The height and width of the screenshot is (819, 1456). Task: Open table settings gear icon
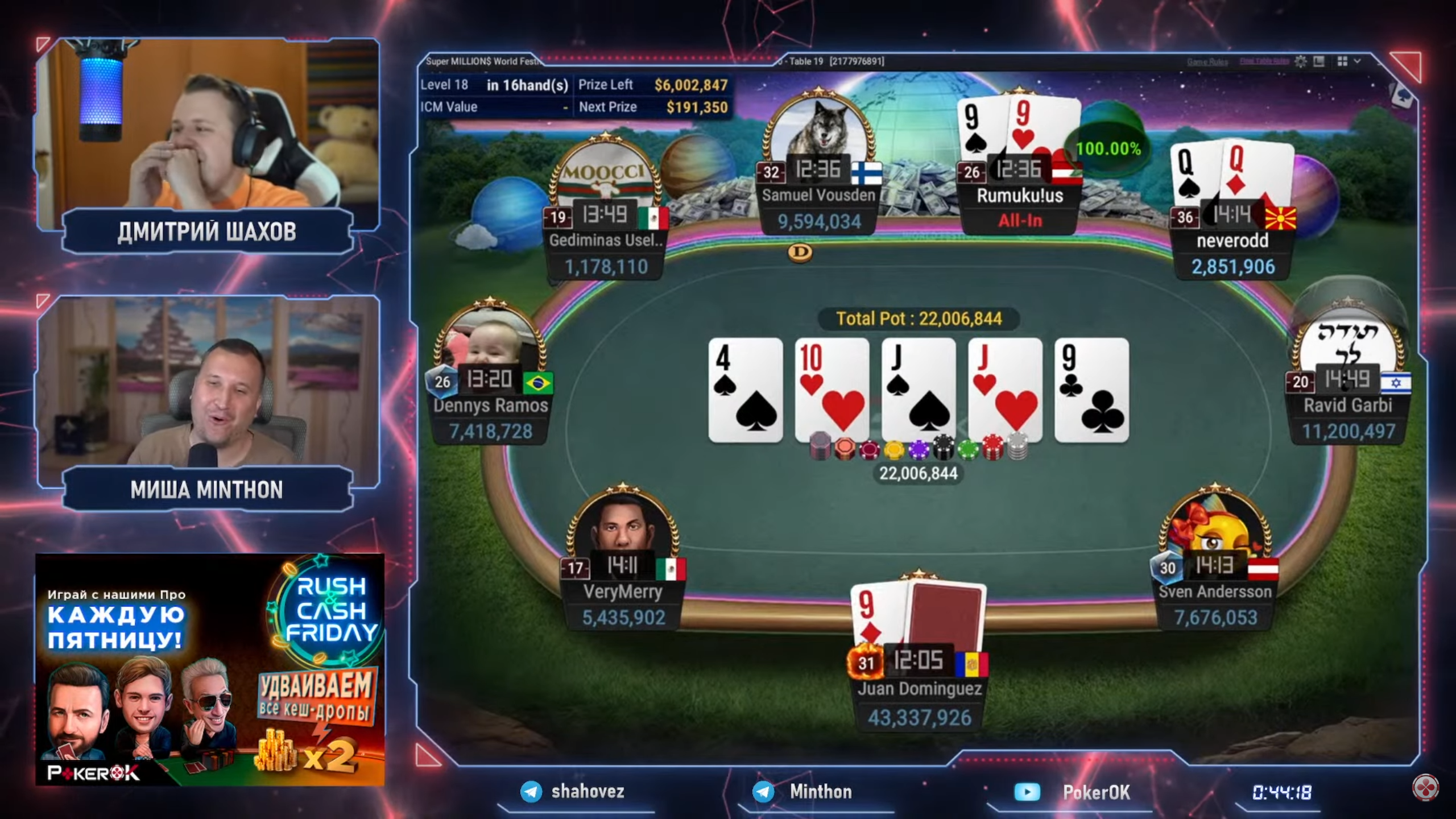(x=1301, y=61)
